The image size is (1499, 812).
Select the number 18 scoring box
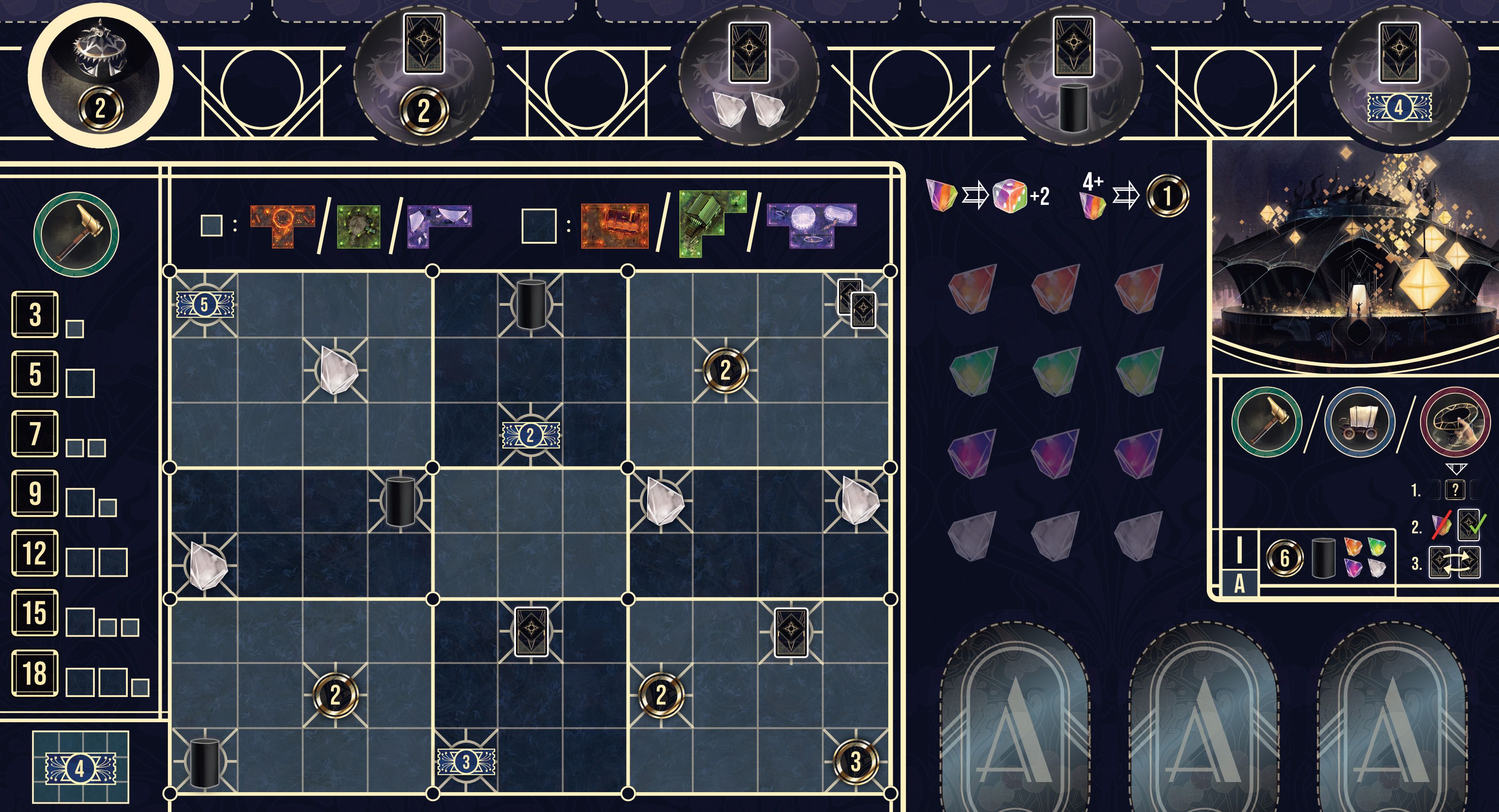pos(35,673)
